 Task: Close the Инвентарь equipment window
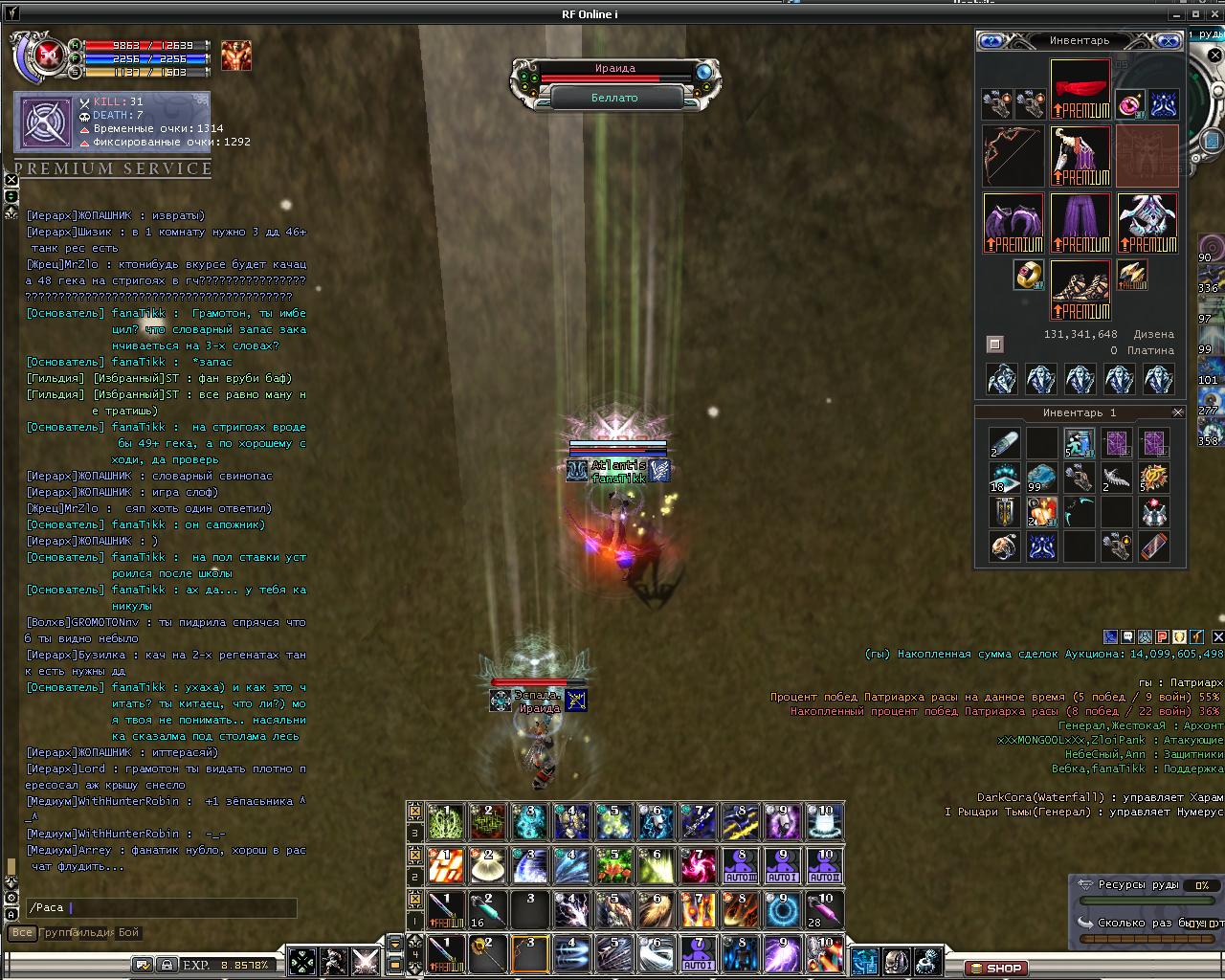(x=1169, y=41)
